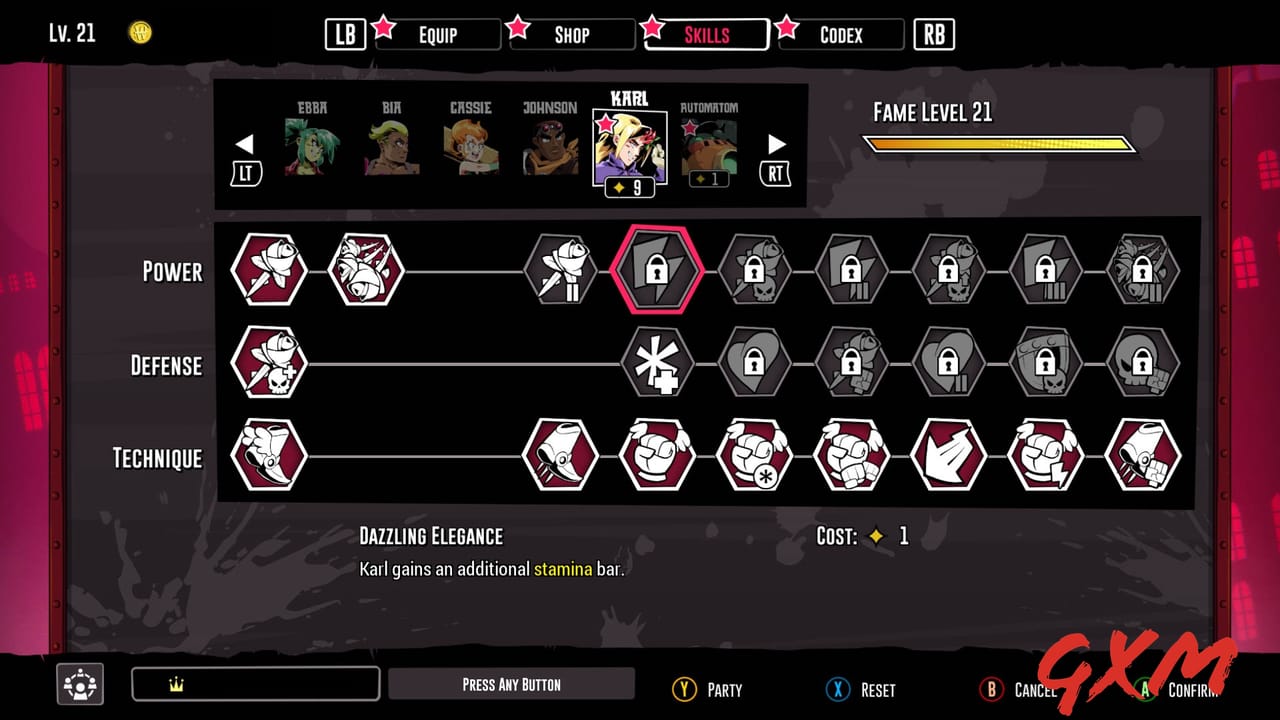Screen dimensions: 1280x720
Task: Select the final locked skill in Power row
Action: point(1143,271)
